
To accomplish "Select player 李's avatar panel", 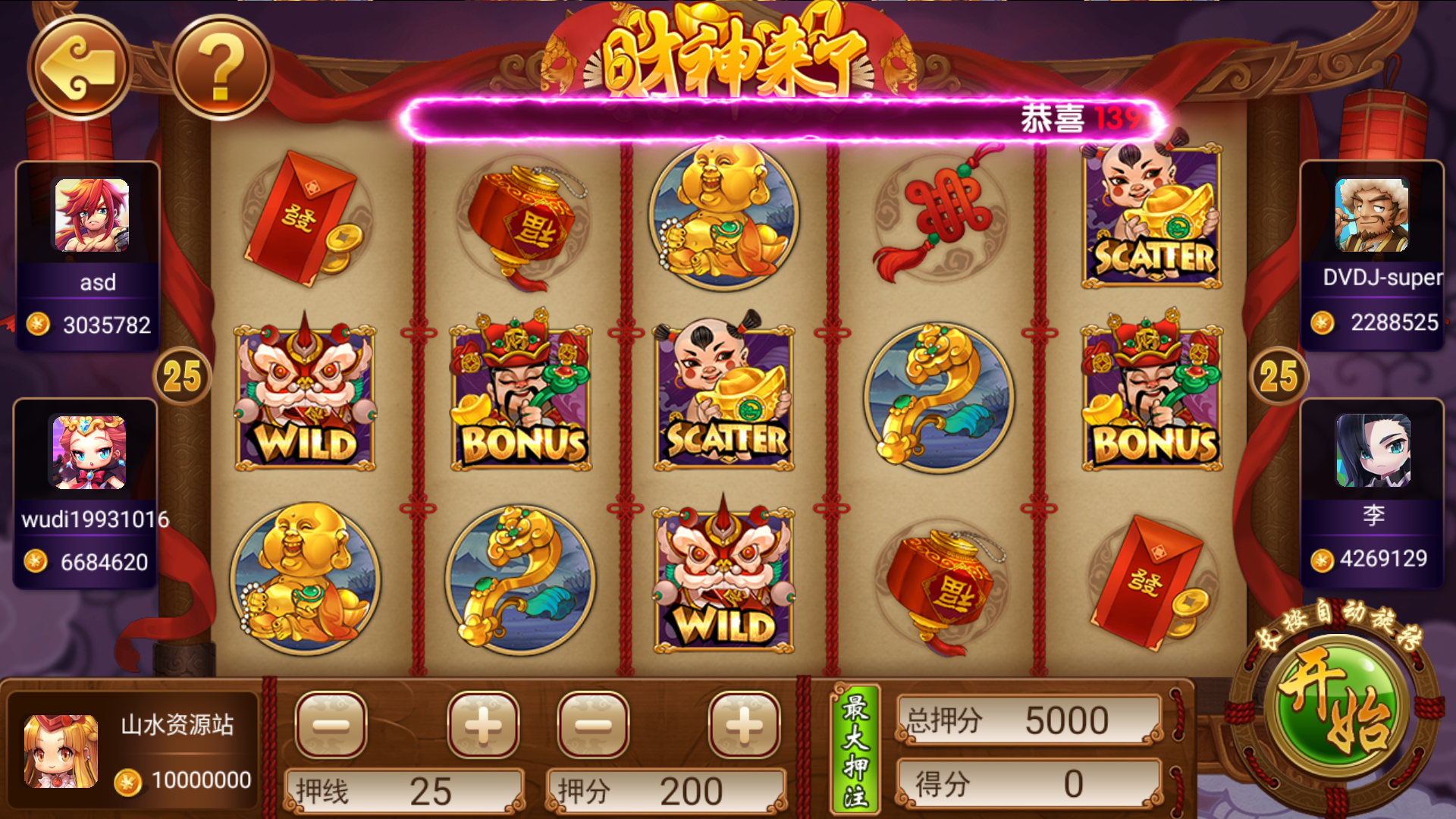I will click(1373, 453).
